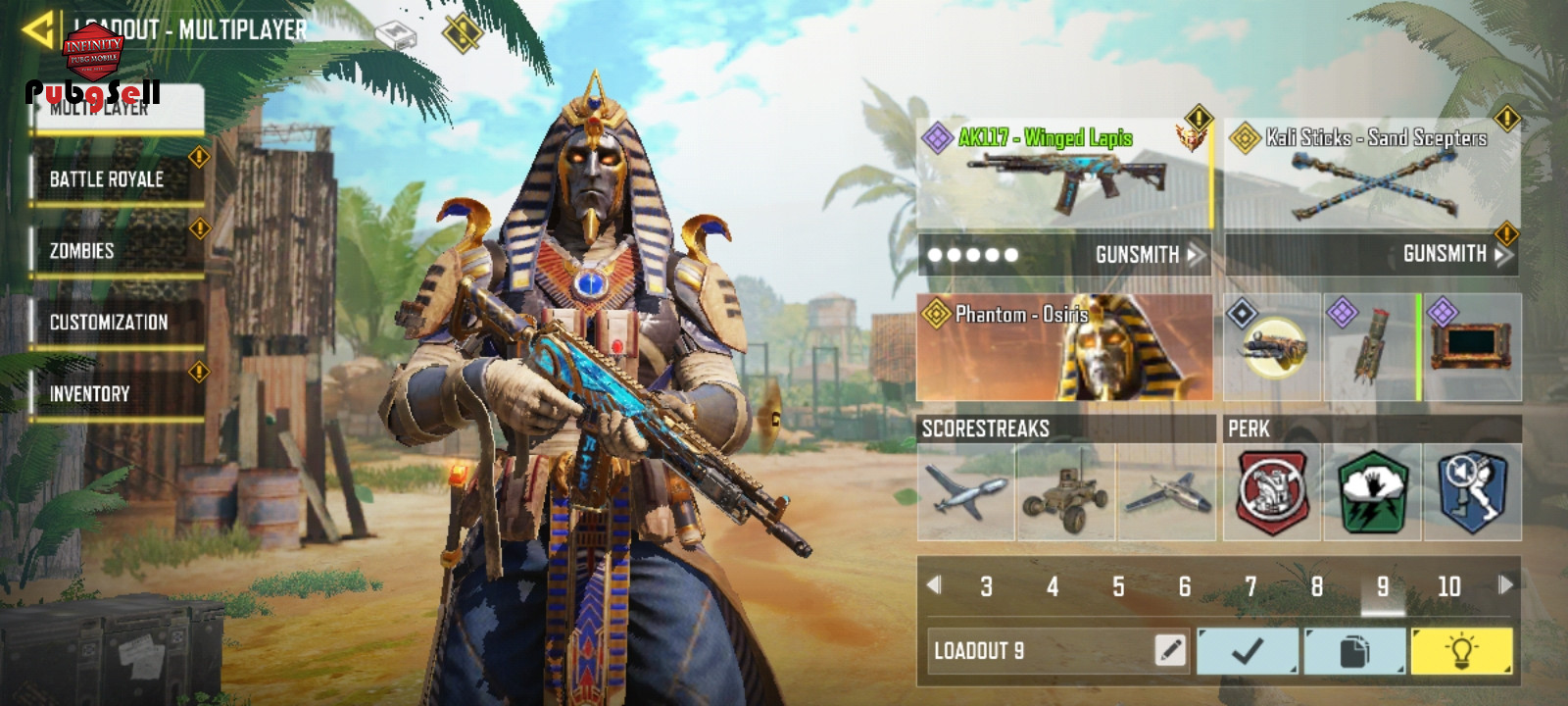Choose the red perk slot
Viewport: 1568px width, 706px height.
[x=1272, y=492]
